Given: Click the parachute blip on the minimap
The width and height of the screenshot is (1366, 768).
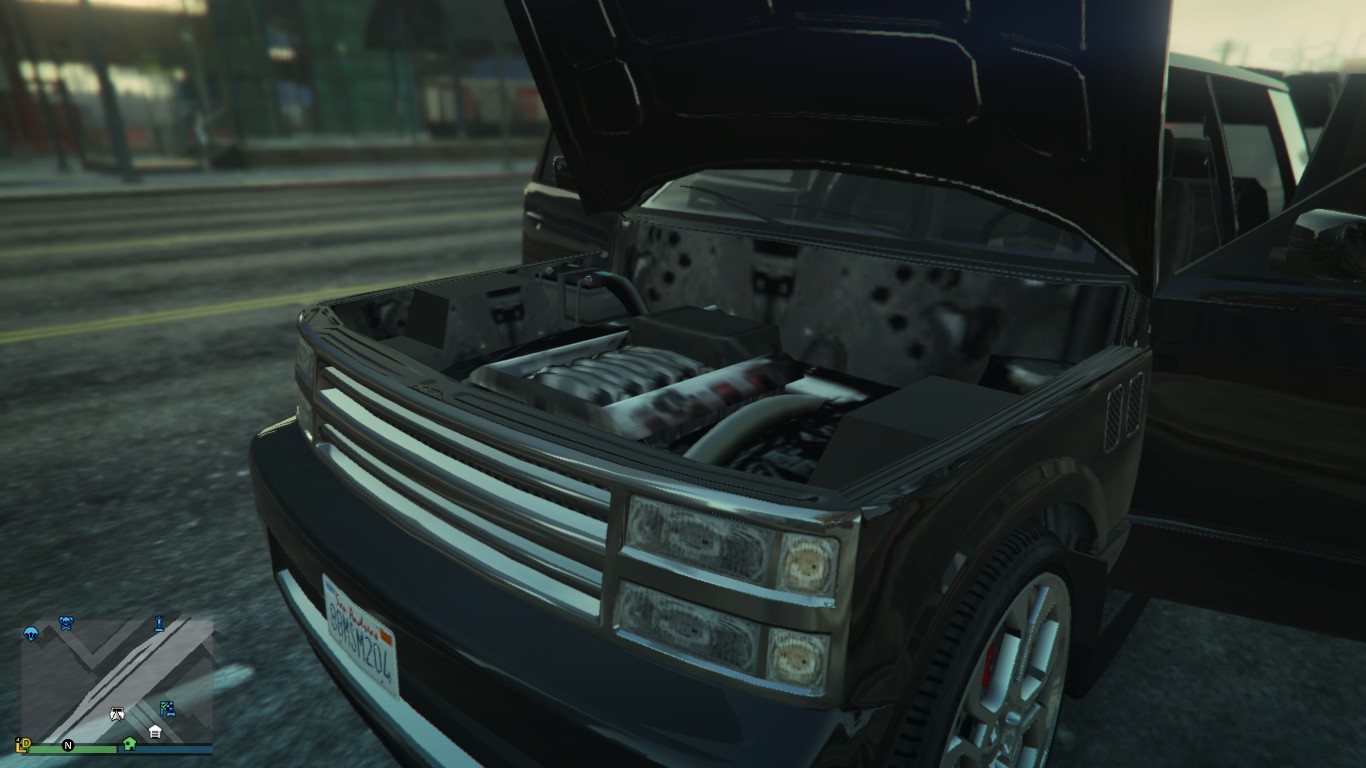Looking at the screenshot, I should [31, 633].
